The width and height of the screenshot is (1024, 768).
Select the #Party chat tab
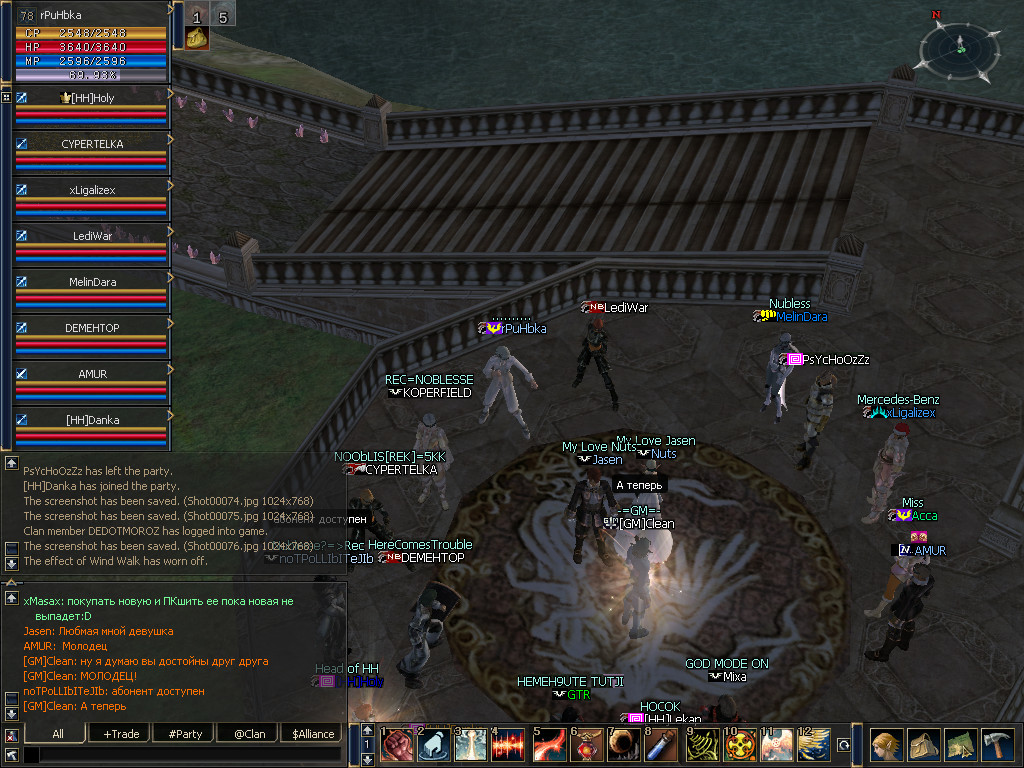(185, 734)
